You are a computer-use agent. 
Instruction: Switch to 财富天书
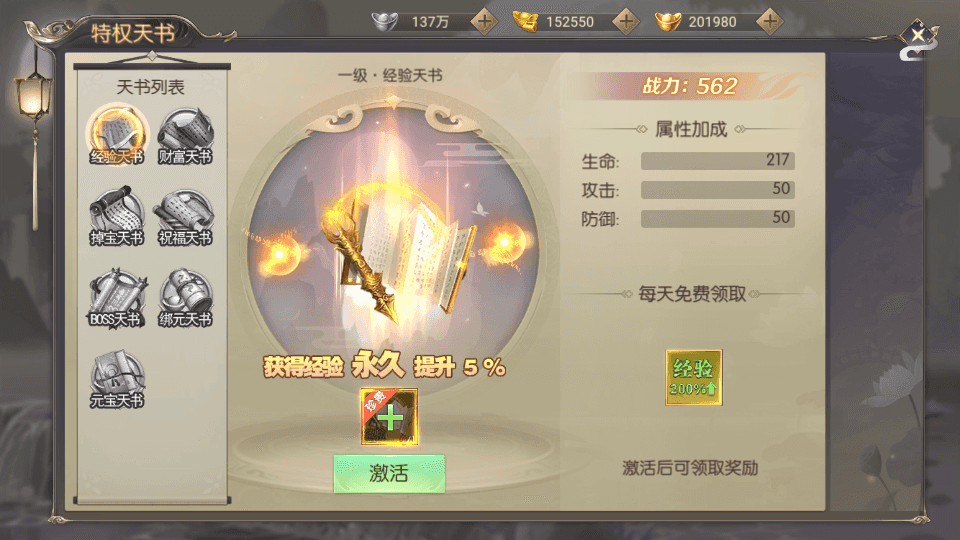click(185, 135)
